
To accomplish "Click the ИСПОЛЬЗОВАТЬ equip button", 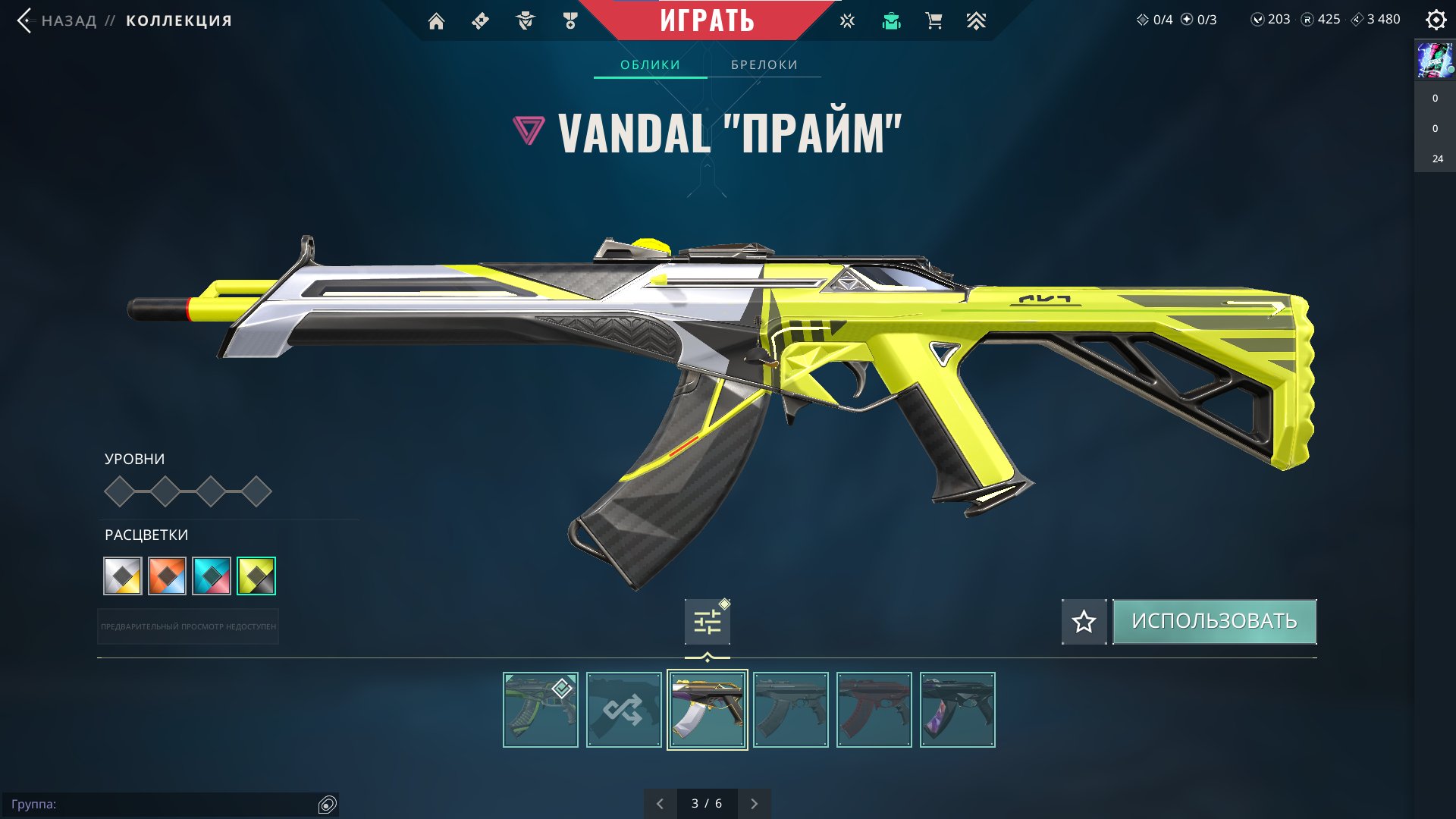I will (1214, 622).
